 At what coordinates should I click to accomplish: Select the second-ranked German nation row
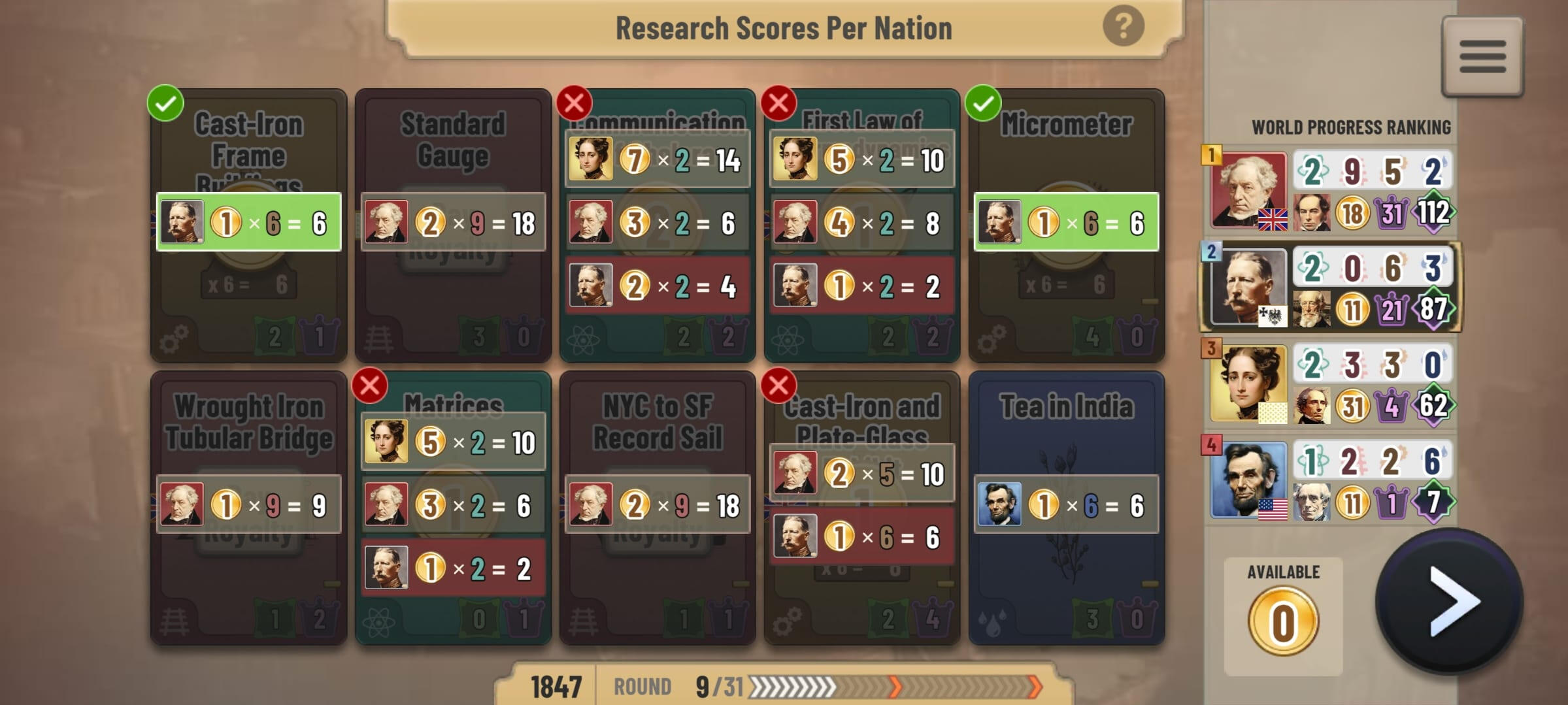(1330, 287)
